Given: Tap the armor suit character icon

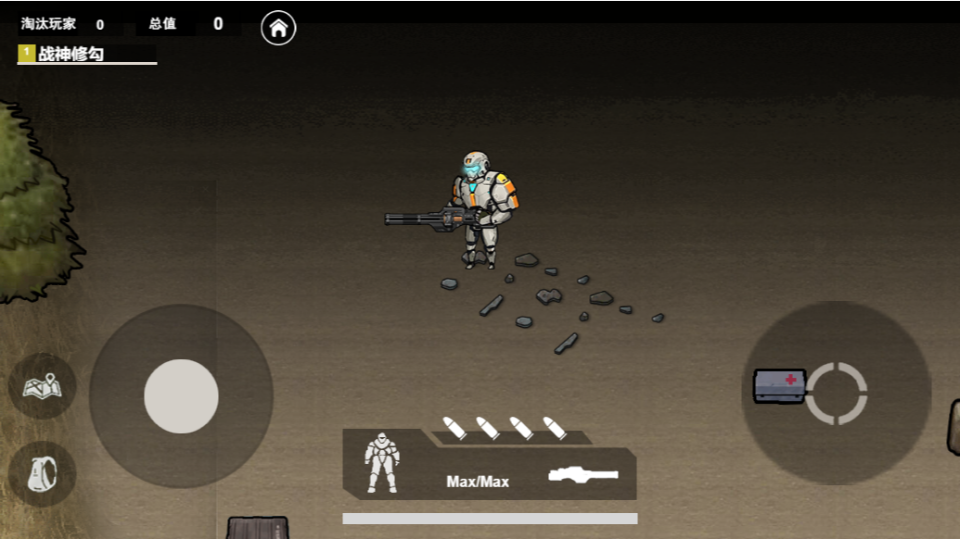Looking at the screenshot, I should click(x=382, y=462).
